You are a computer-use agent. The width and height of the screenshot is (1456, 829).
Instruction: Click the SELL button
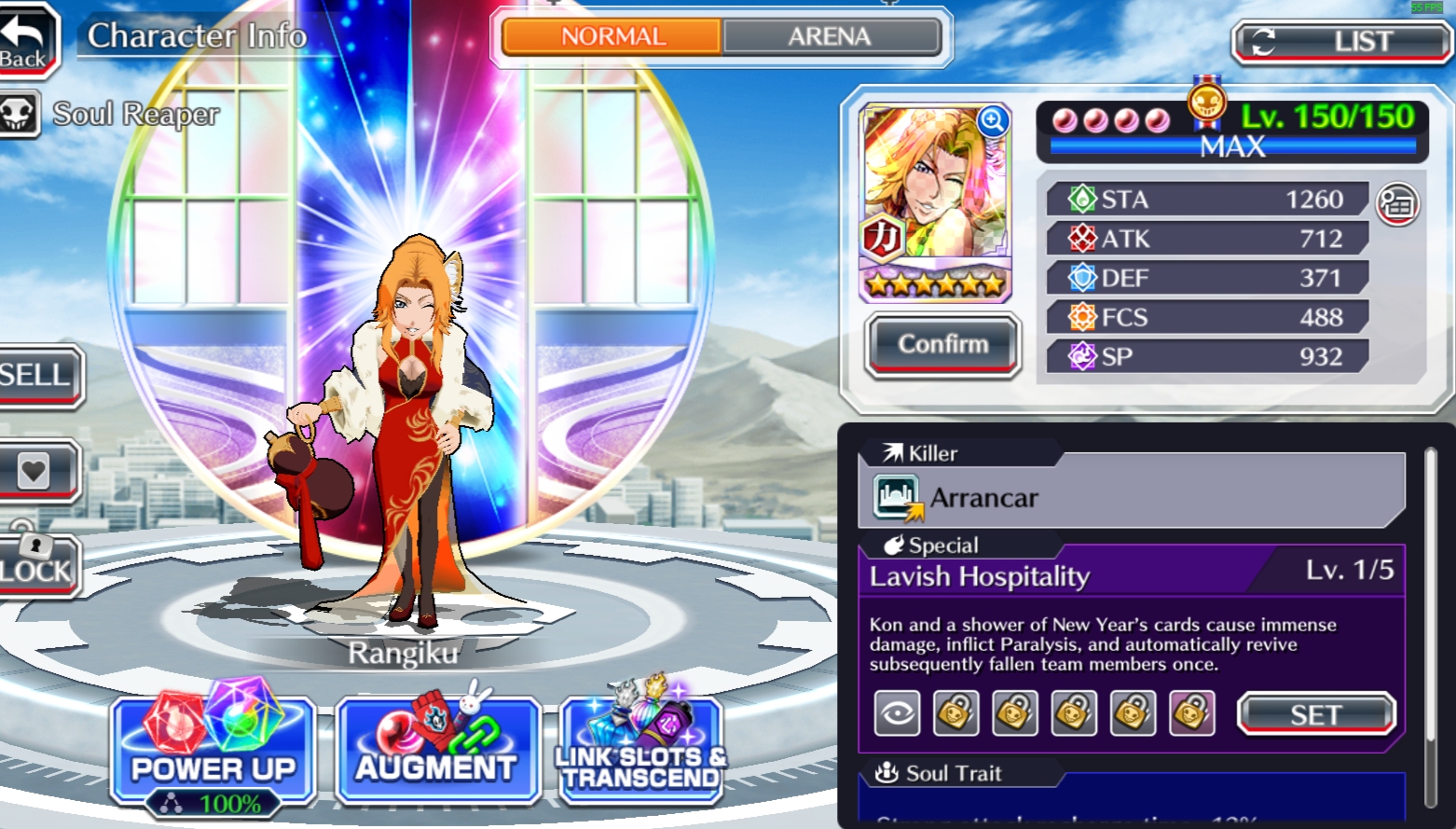click(x=37, y=376)
